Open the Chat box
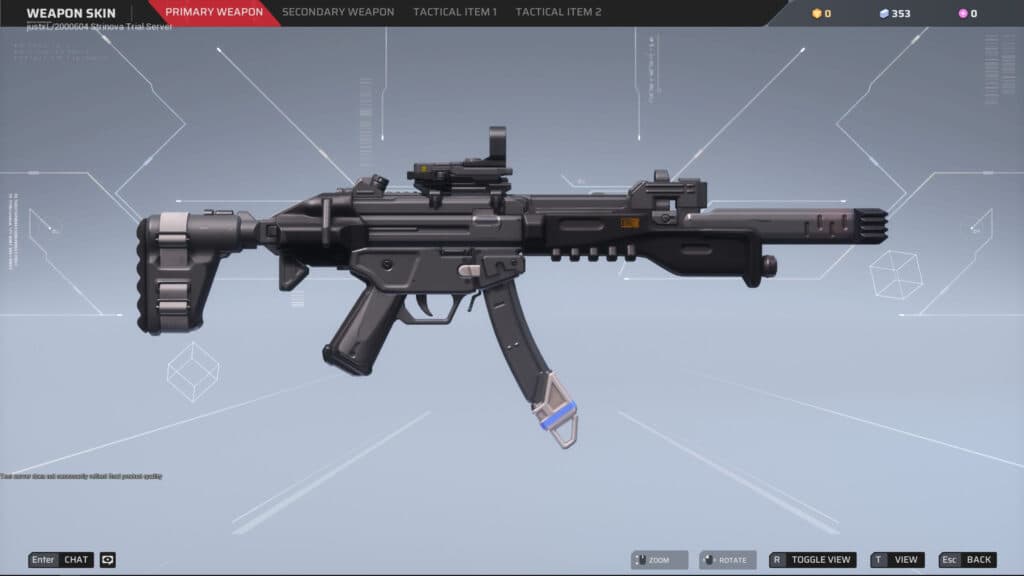 click(x=61, y=560)
